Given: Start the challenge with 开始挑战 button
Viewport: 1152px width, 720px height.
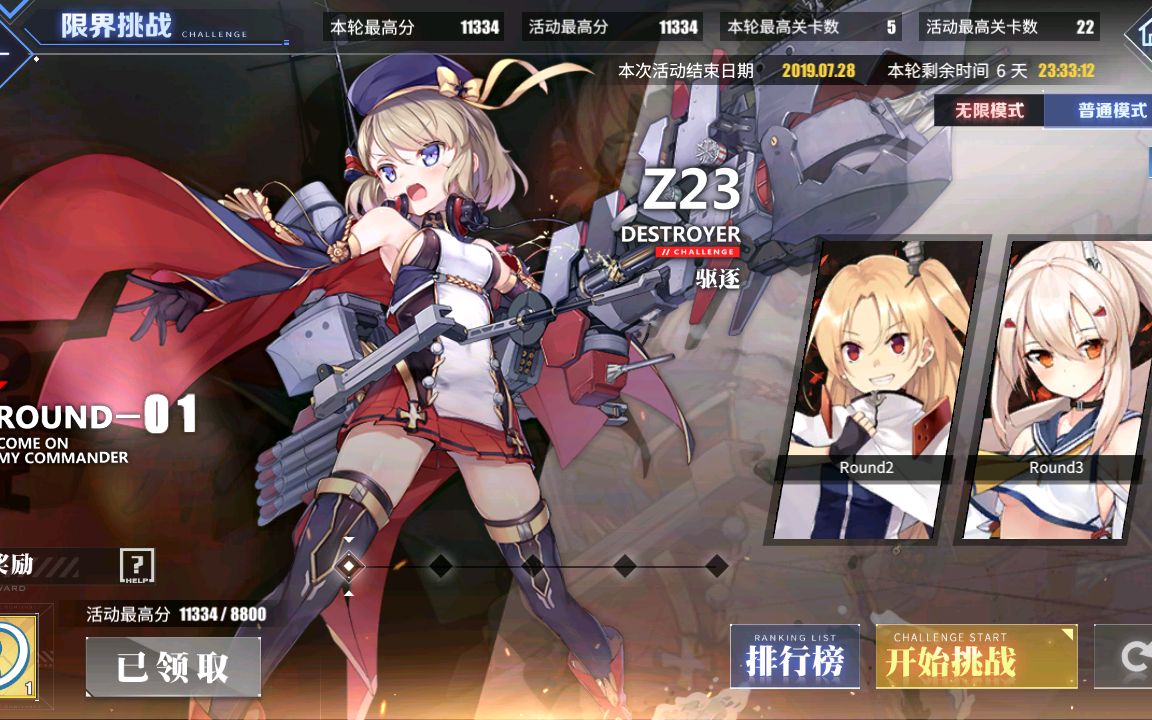Looking at the screenshot, I should pos(975,657).
